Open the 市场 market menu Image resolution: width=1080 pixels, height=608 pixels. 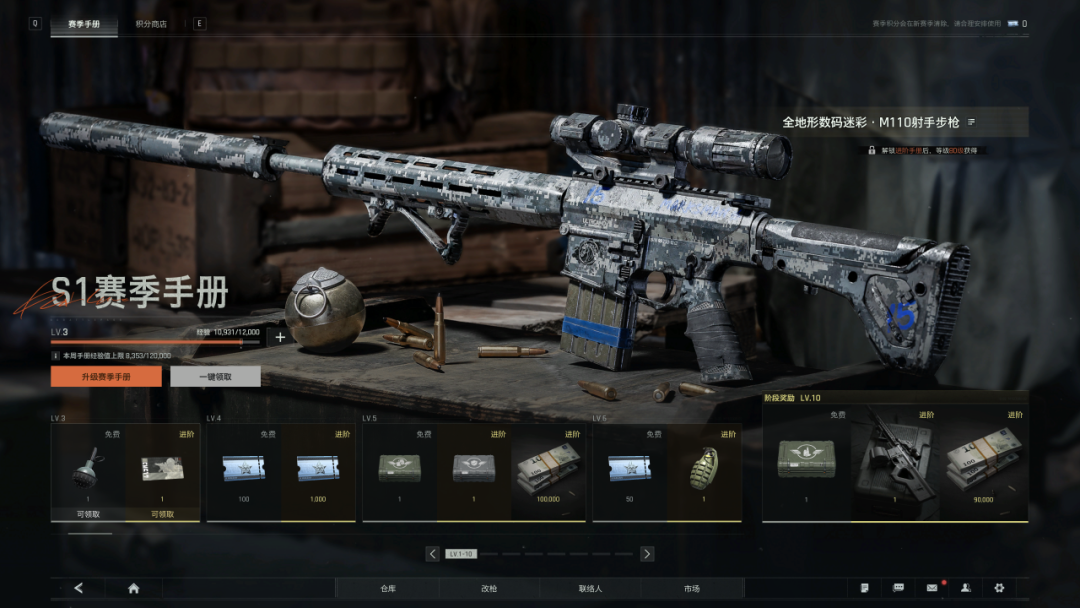point(692,588)
